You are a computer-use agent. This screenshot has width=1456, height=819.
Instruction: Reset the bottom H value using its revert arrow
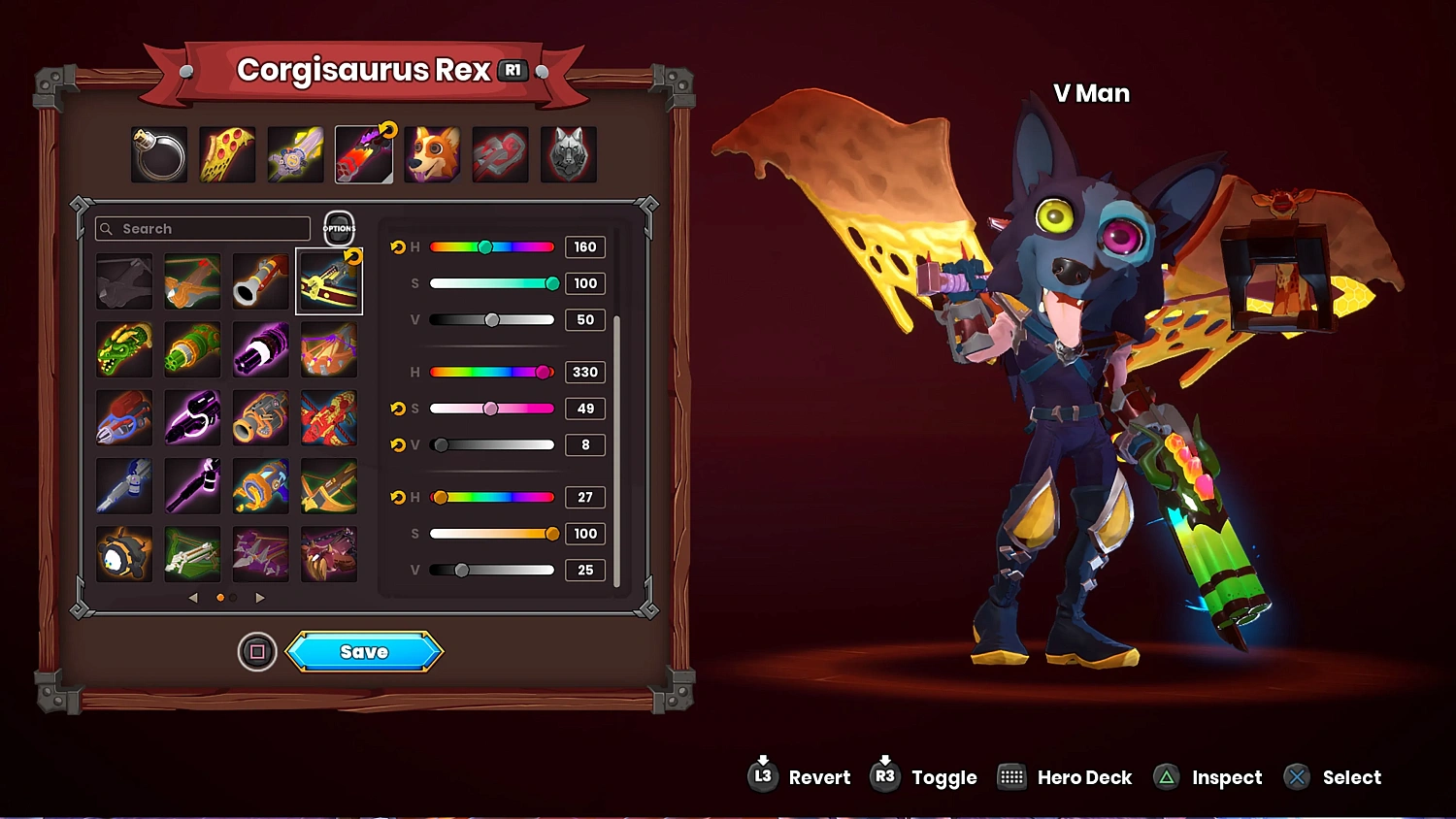398,497
